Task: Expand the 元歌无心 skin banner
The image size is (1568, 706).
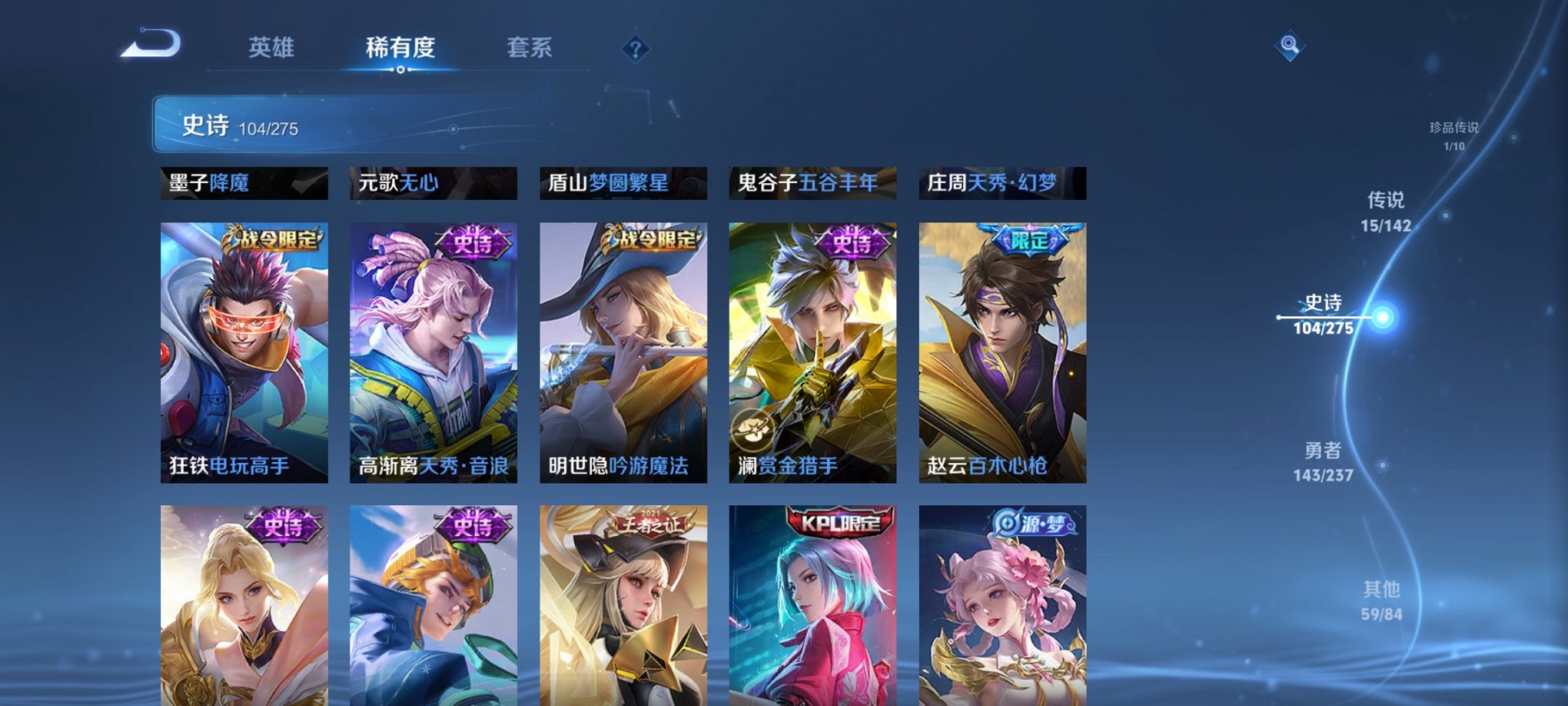Action: pos(434,184)
